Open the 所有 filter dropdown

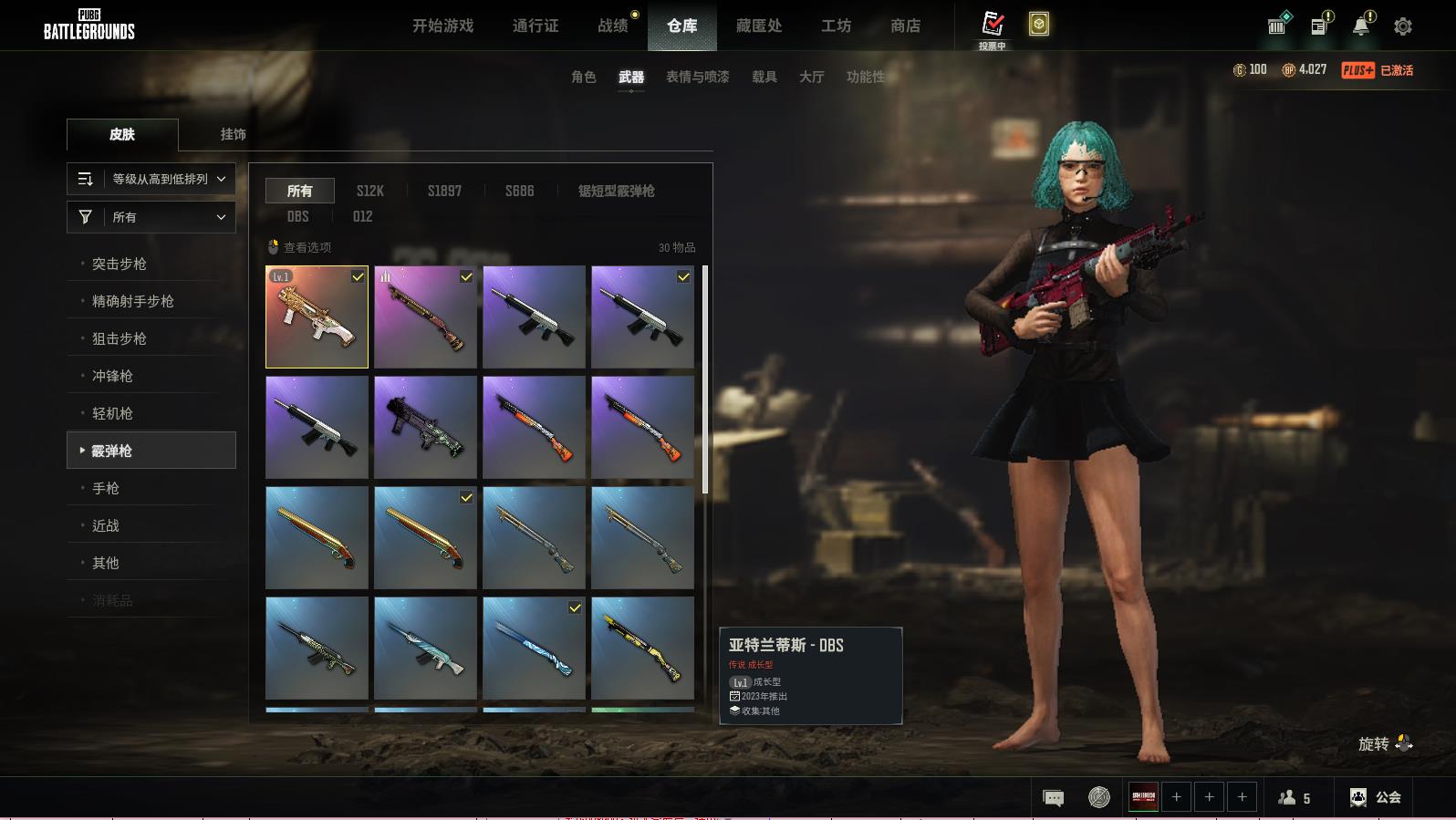[151, 217]
